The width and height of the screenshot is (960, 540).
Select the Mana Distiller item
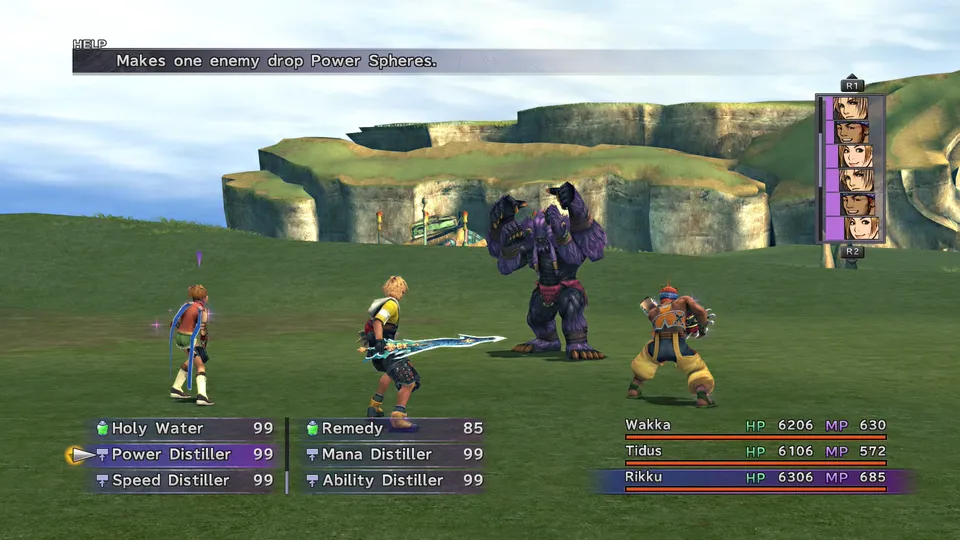[376, 454]
